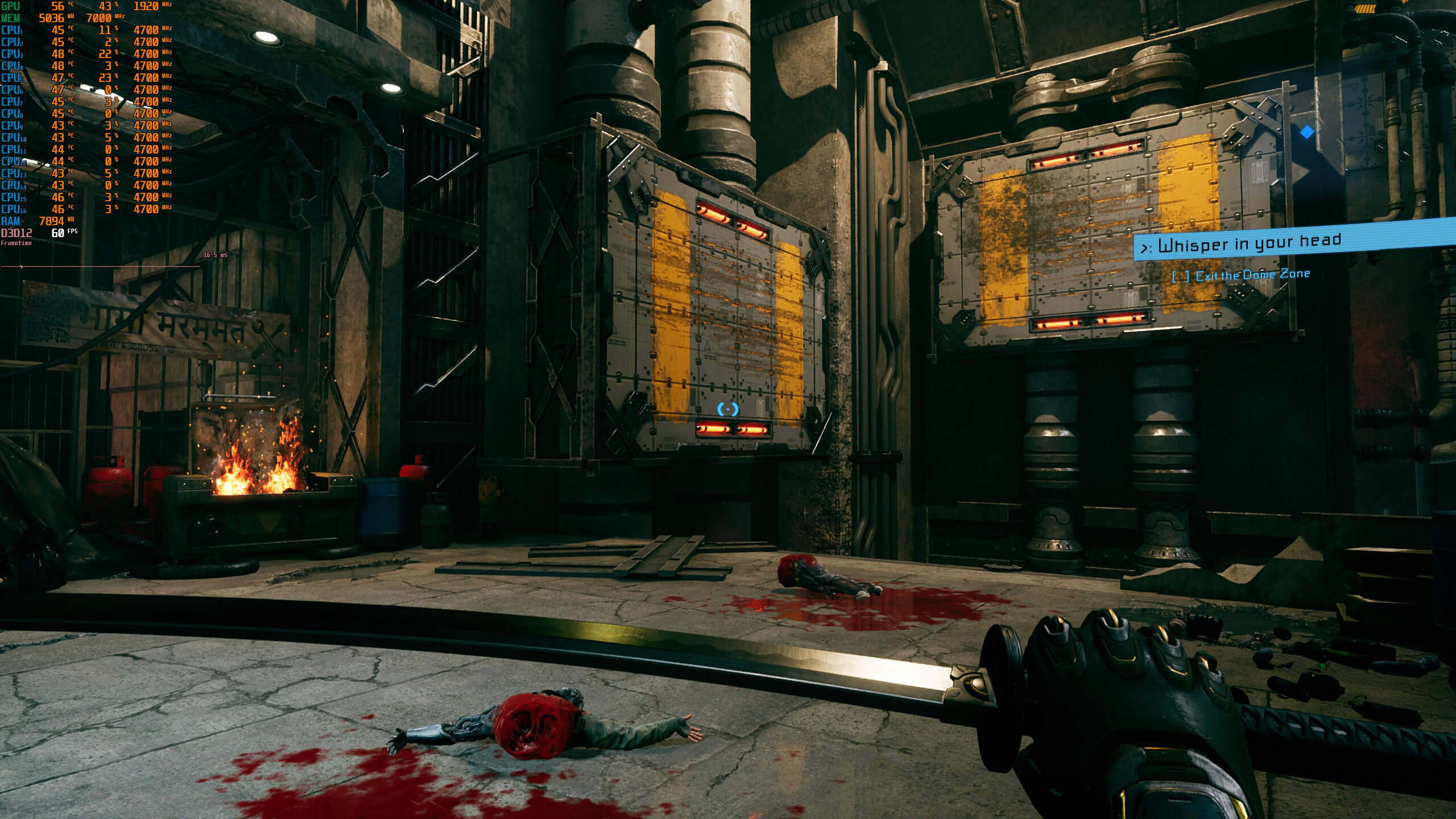Click the "Exit the Dome Zone" objective entry
This screenshot has width=1456, height=819.
(x=1251, y=275)
